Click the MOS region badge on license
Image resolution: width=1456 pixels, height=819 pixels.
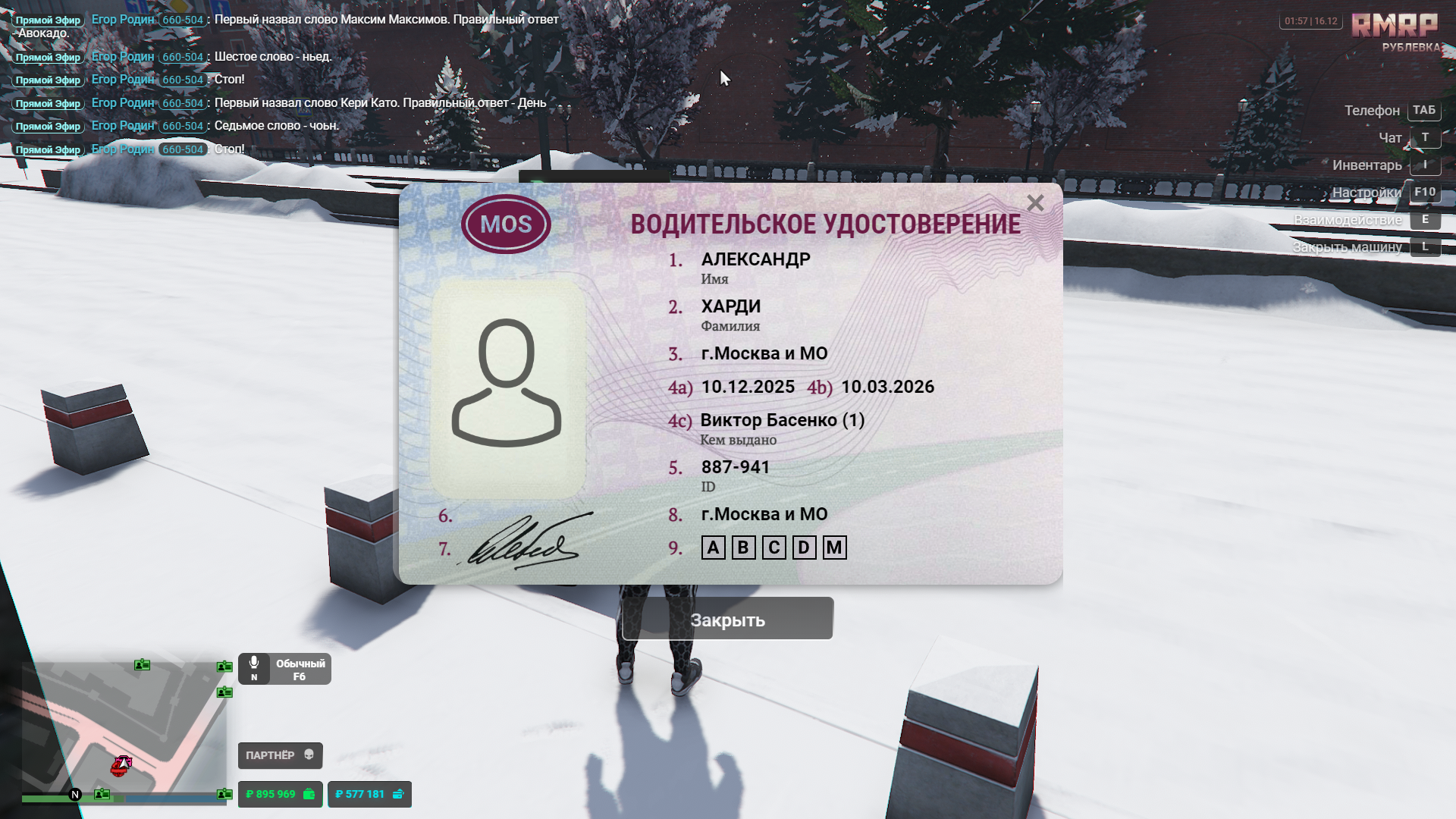point(506,224)
